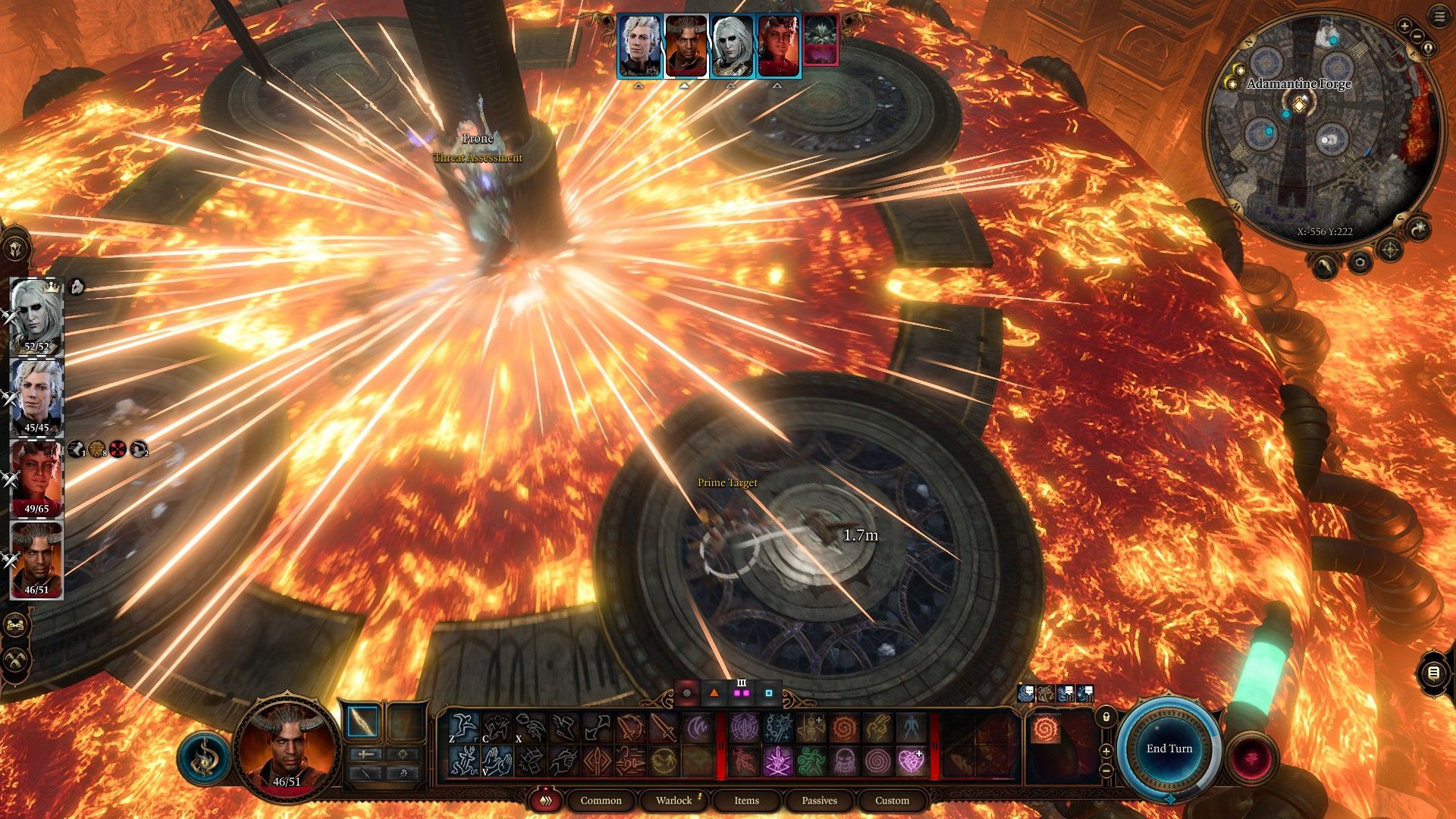
Task: Add a hotbar row with plus button
Action: tap(1106, 752)
